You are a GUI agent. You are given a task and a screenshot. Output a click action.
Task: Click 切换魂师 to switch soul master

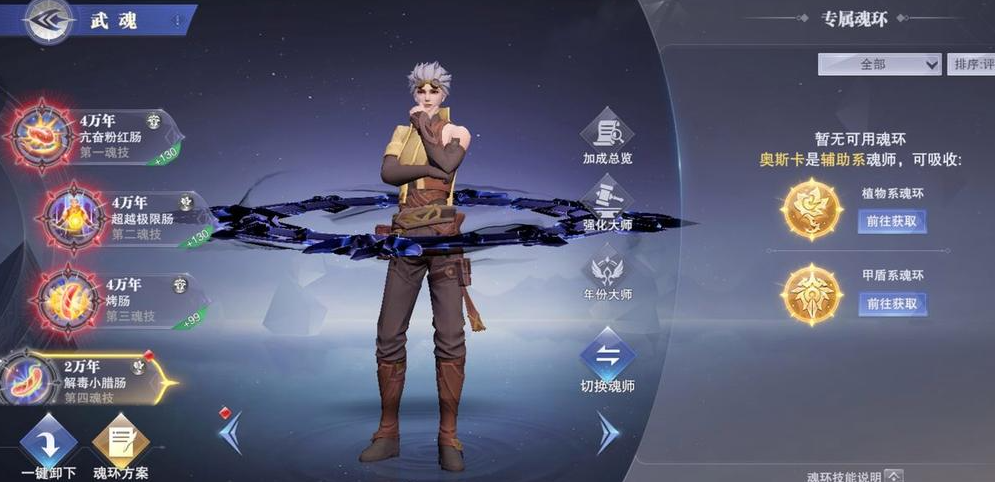[x=607, y=362]
